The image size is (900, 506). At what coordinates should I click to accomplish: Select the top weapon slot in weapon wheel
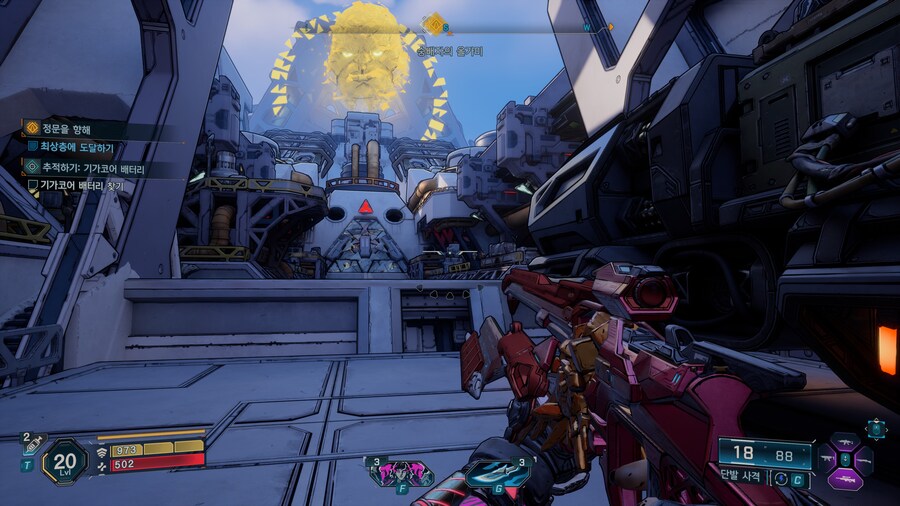click(845, 441)
